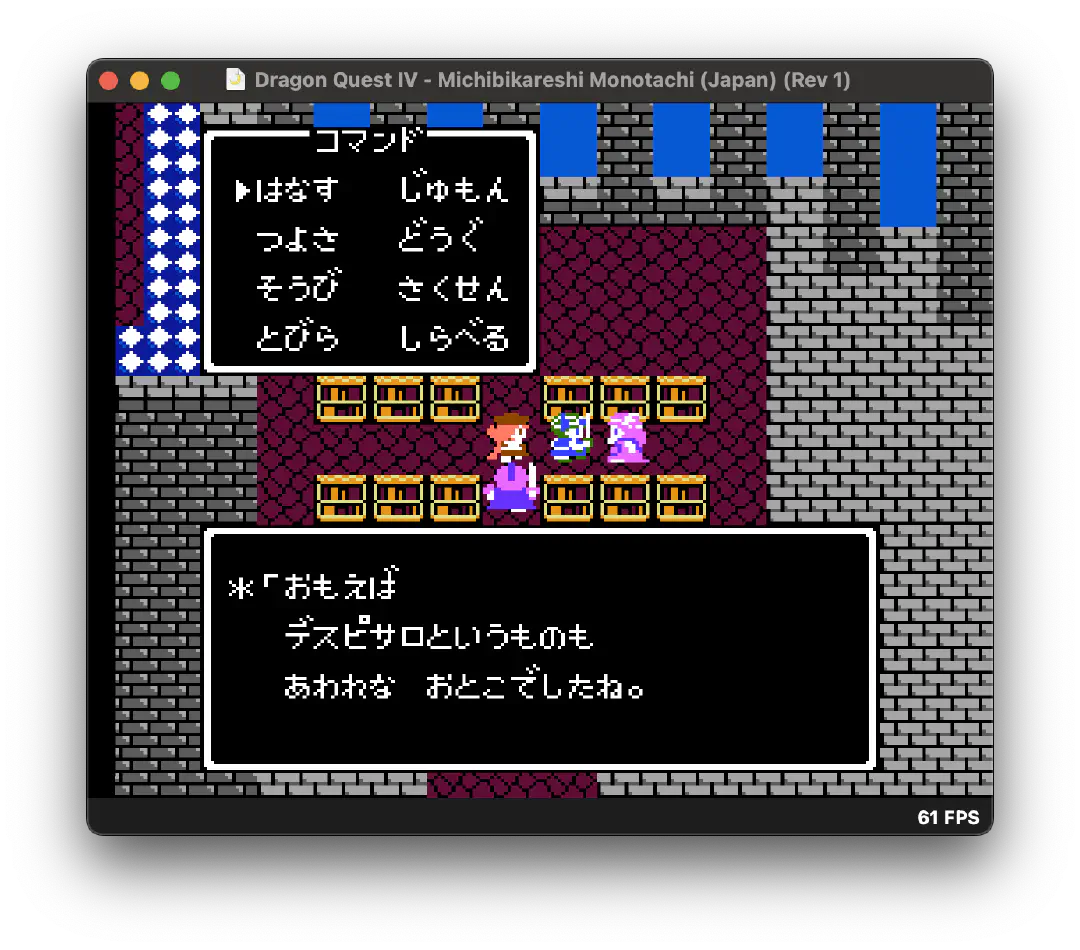Choose じゅもん (Spell) from command menu
The image size is (1080, 950).
coord(453,190)
